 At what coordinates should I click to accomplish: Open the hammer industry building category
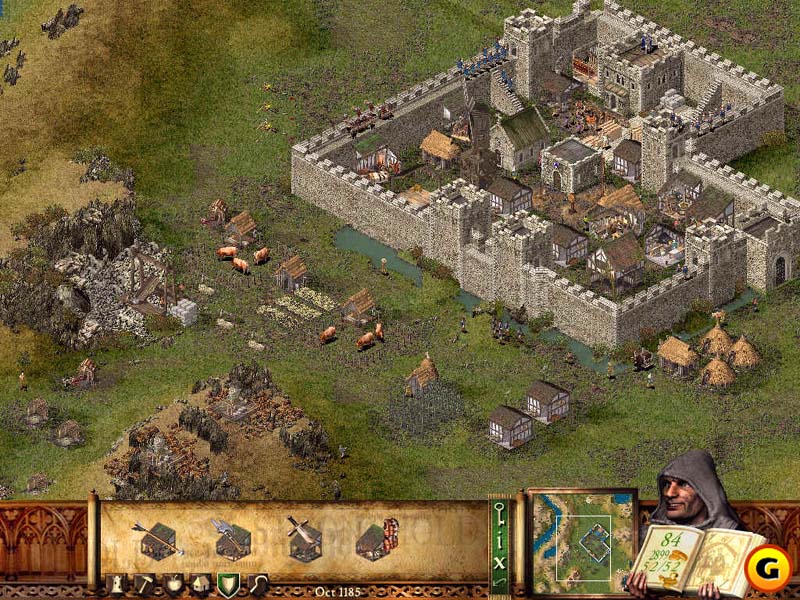[144, 585]
